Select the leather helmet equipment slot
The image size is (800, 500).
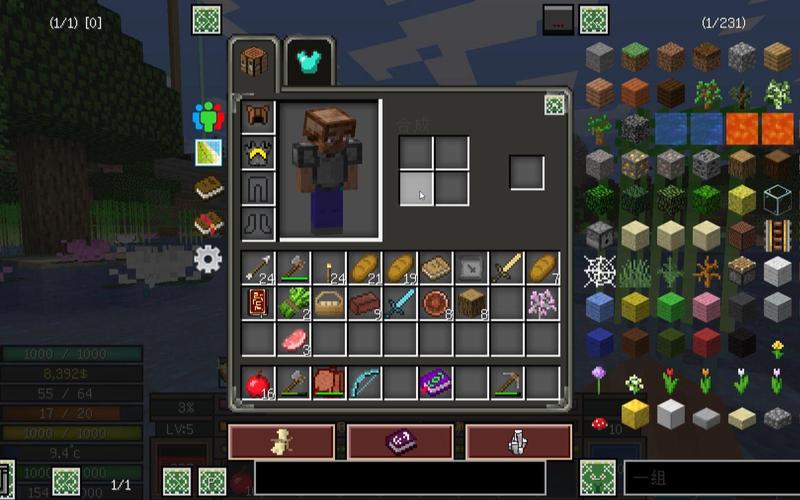259,116
